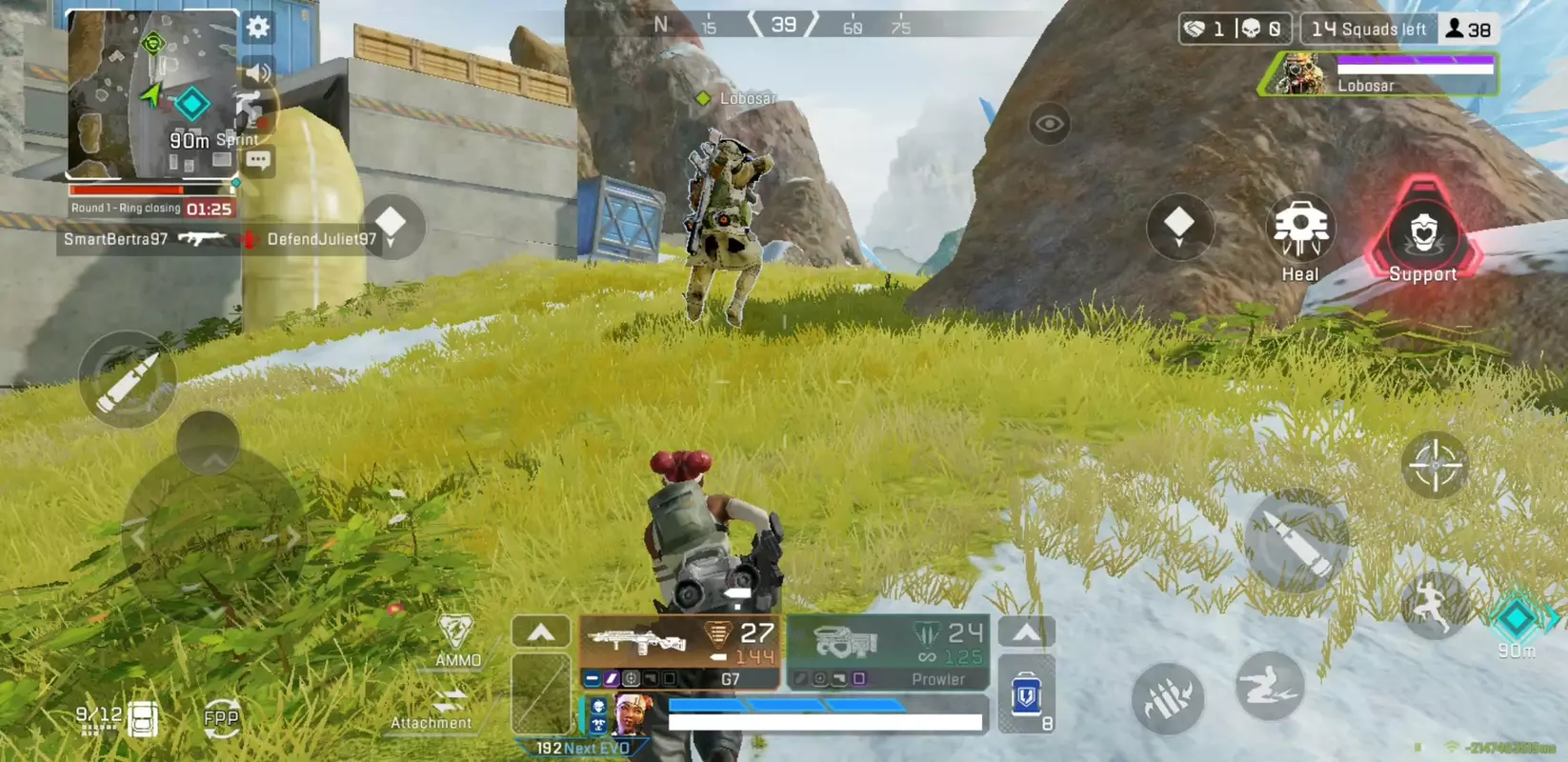Toggle FPP first-person view
Screen dimensions: 1568x762
220,717
